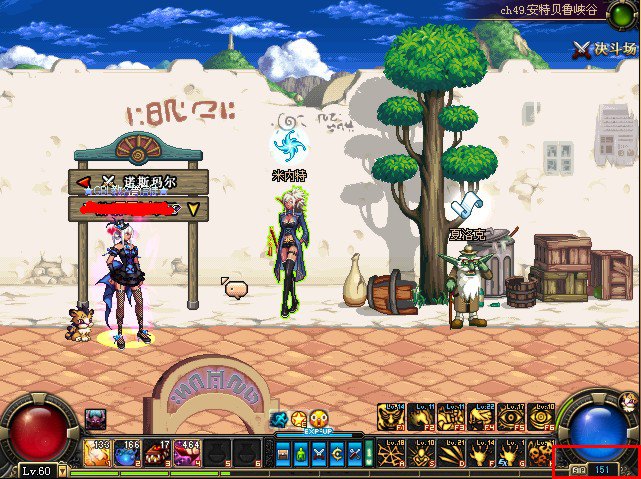The image size is (641, 479).
Task: Click the small monster face icon above quick slots
Action: pyautogui.click(x=96, y=417)
